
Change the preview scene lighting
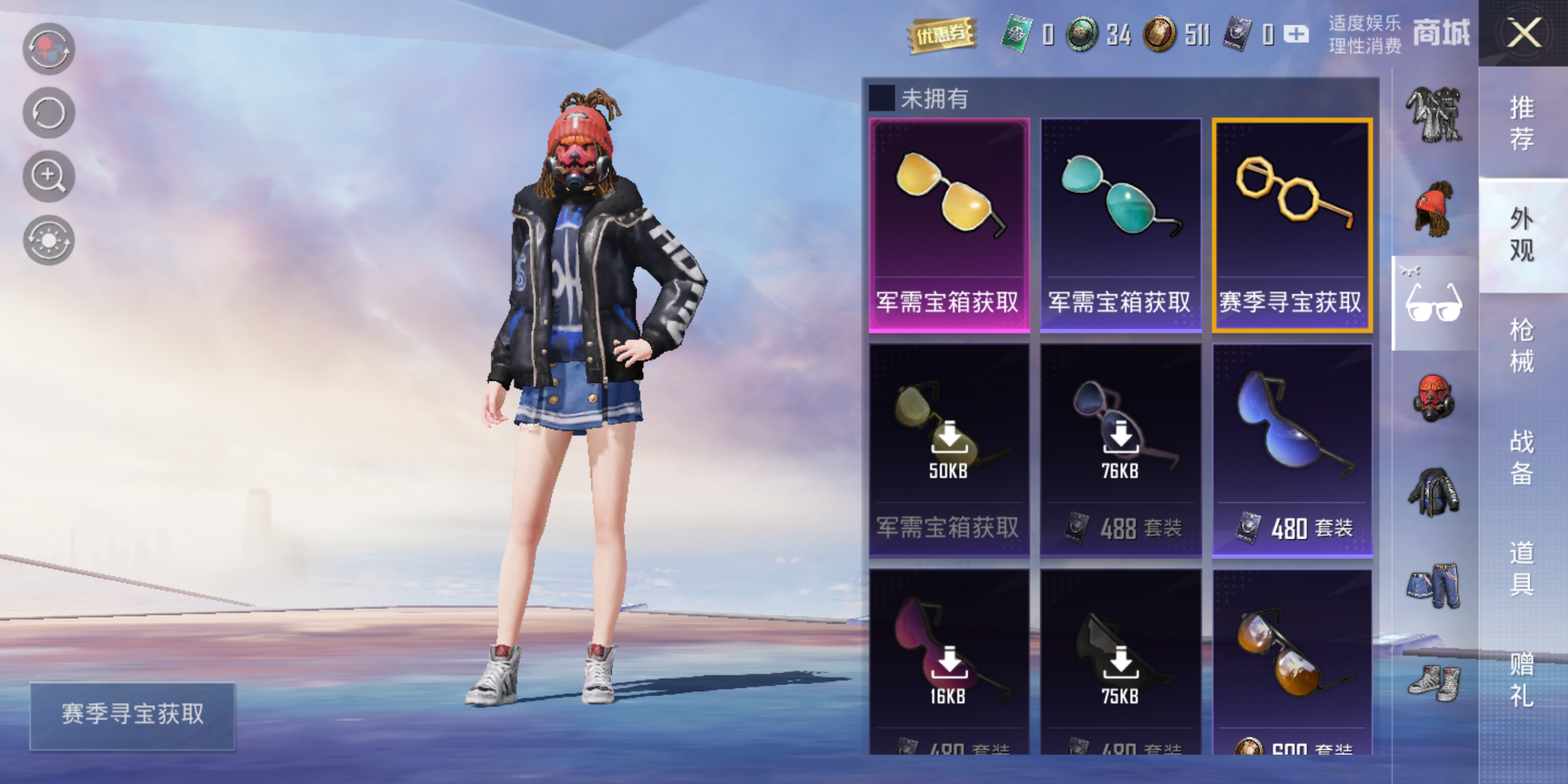tap(49, 240)
